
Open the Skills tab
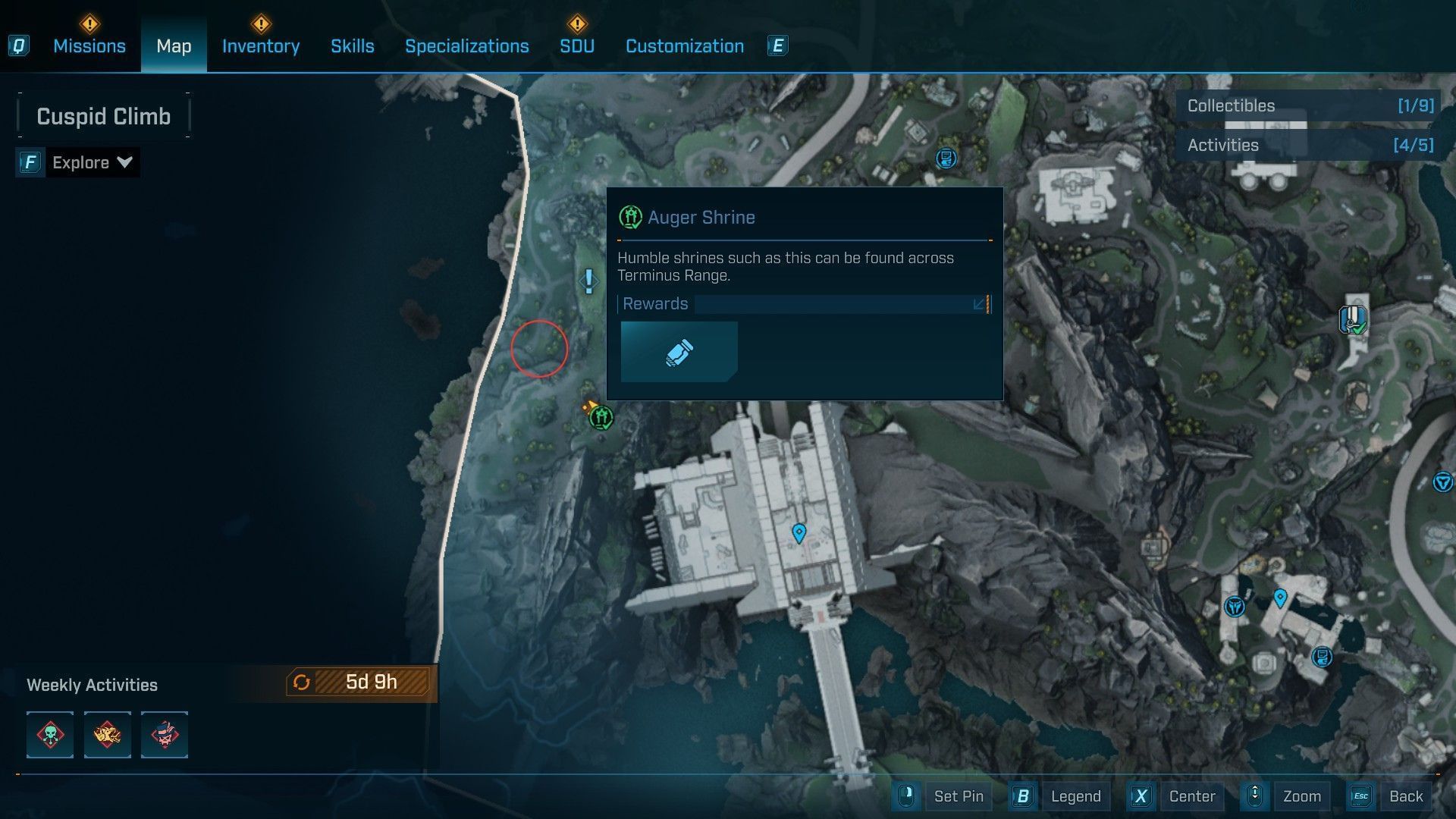352,46
